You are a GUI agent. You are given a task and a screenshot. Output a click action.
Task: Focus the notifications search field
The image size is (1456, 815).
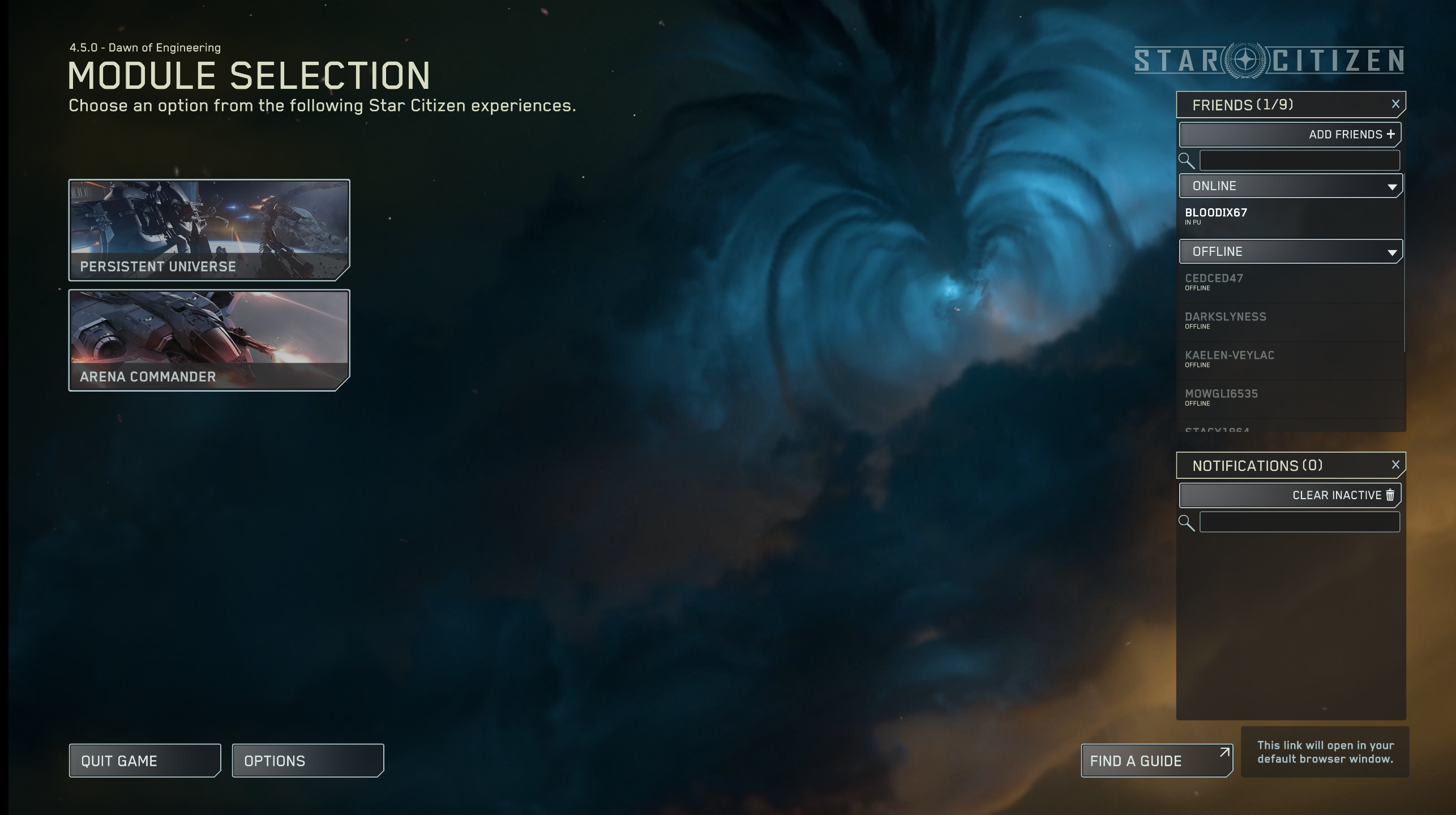tap(1299, 522)
